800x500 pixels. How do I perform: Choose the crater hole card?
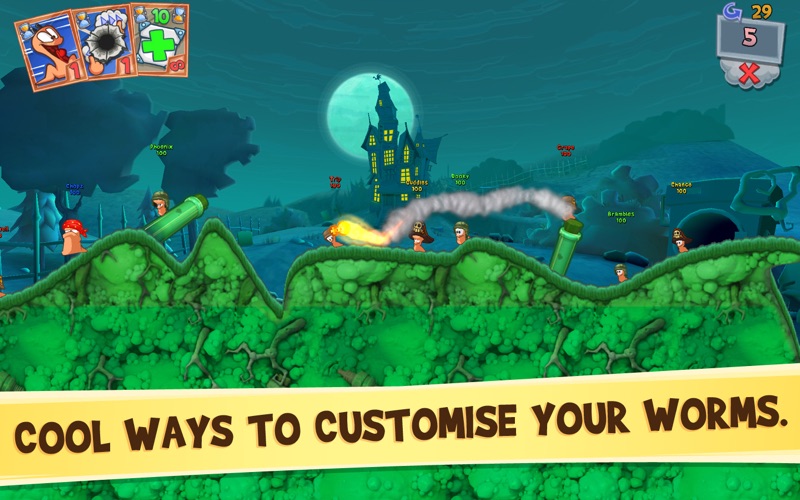coord(104,44)
